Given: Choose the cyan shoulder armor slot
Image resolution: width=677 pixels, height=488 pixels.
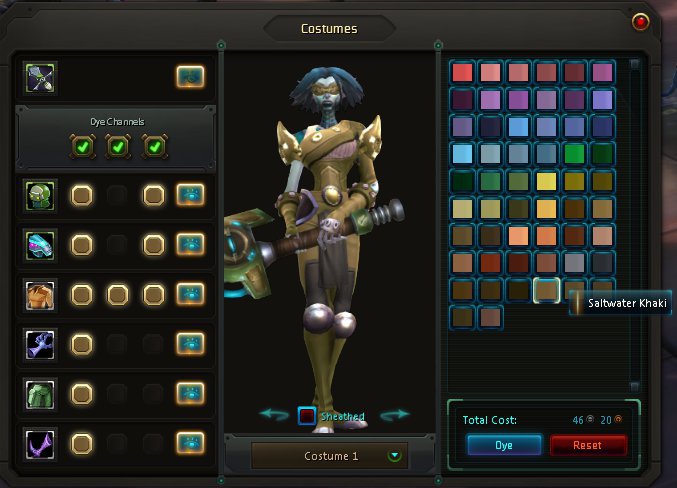Looking at the screenshot, I should [42, 244].
